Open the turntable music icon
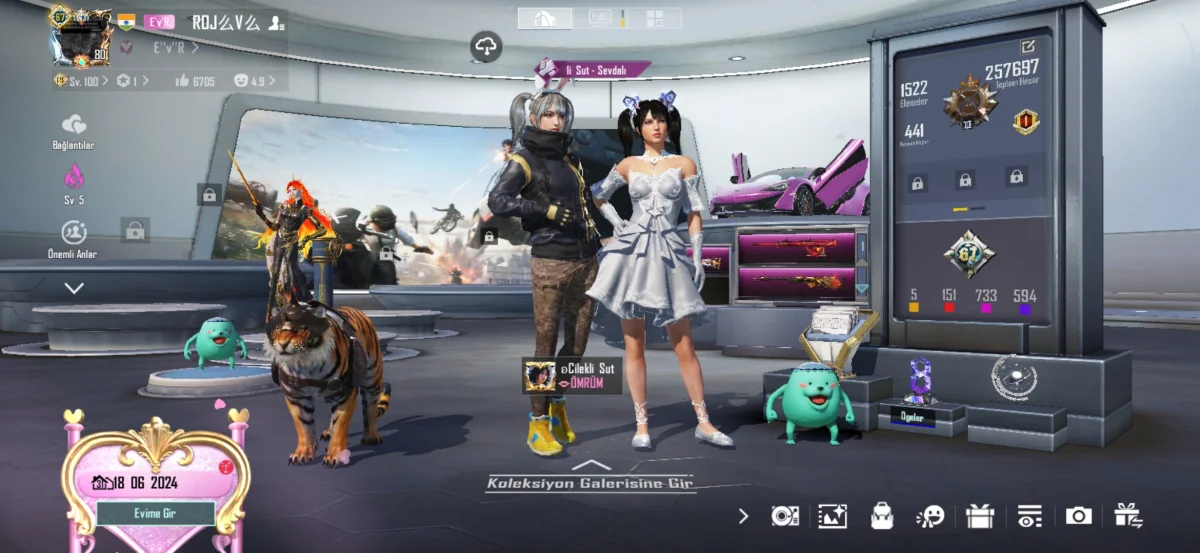 coord(785,516)
